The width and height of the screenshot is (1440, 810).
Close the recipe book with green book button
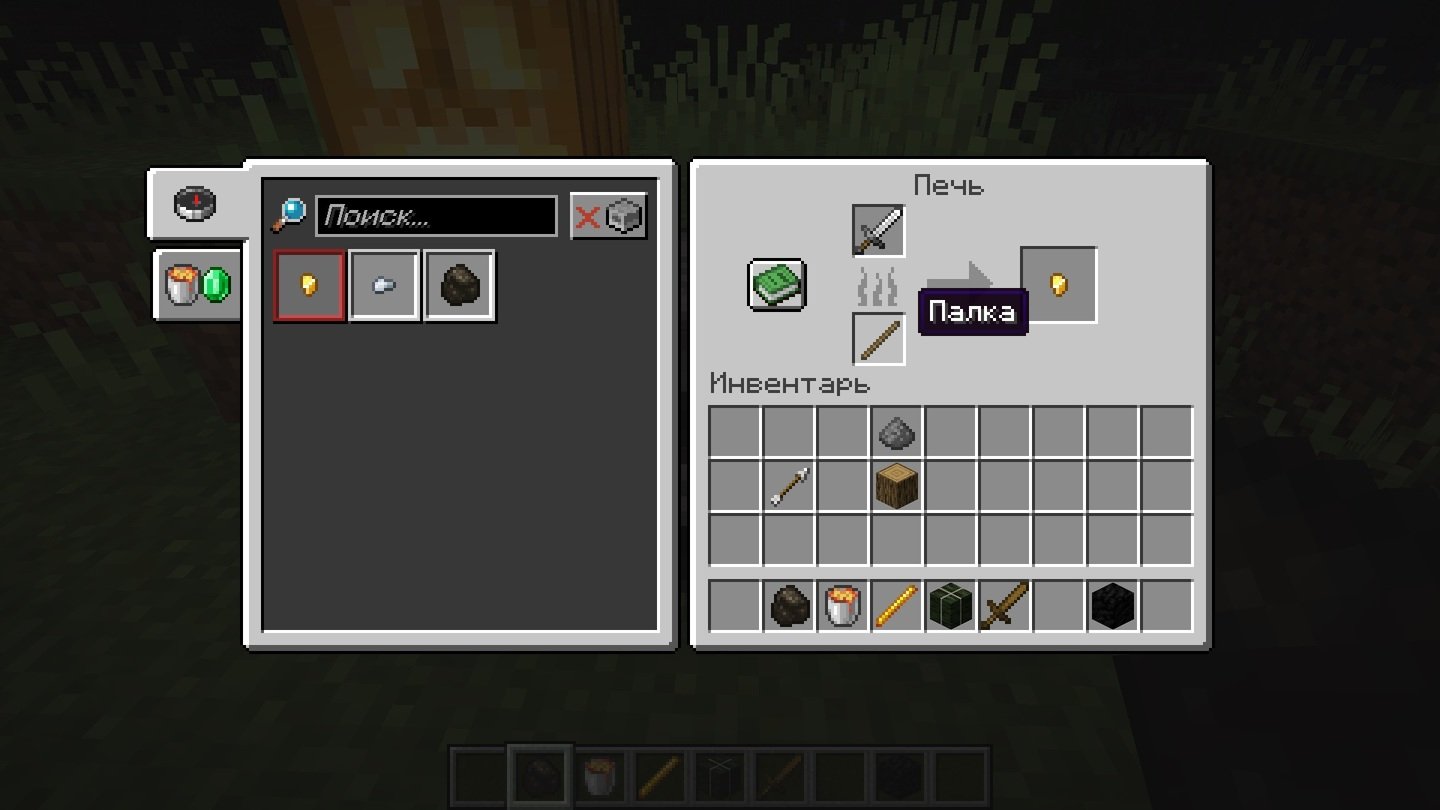[x=777, y=285]
